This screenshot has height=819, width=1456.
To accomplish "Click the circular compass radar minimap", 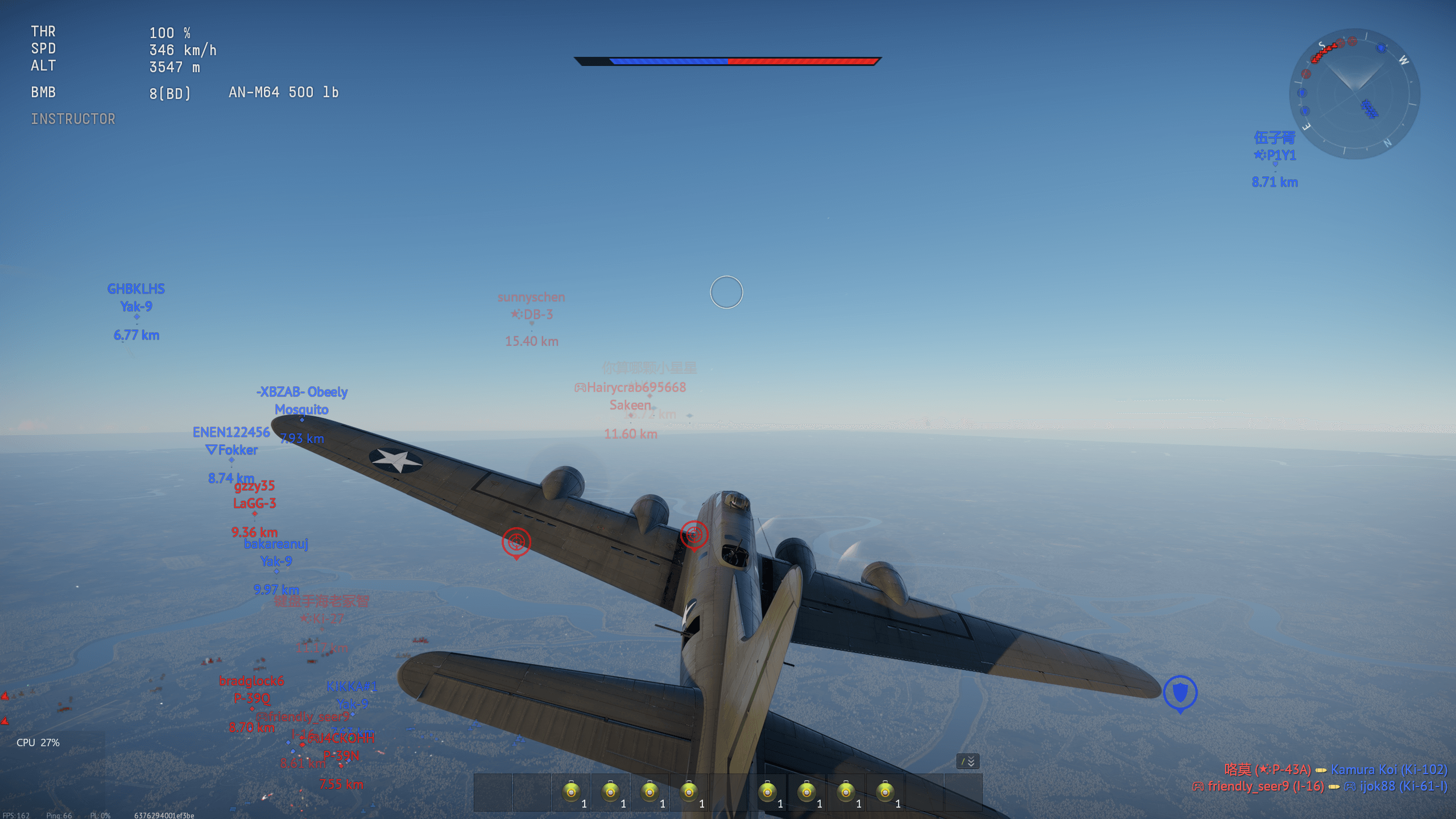I will 1354,93.
